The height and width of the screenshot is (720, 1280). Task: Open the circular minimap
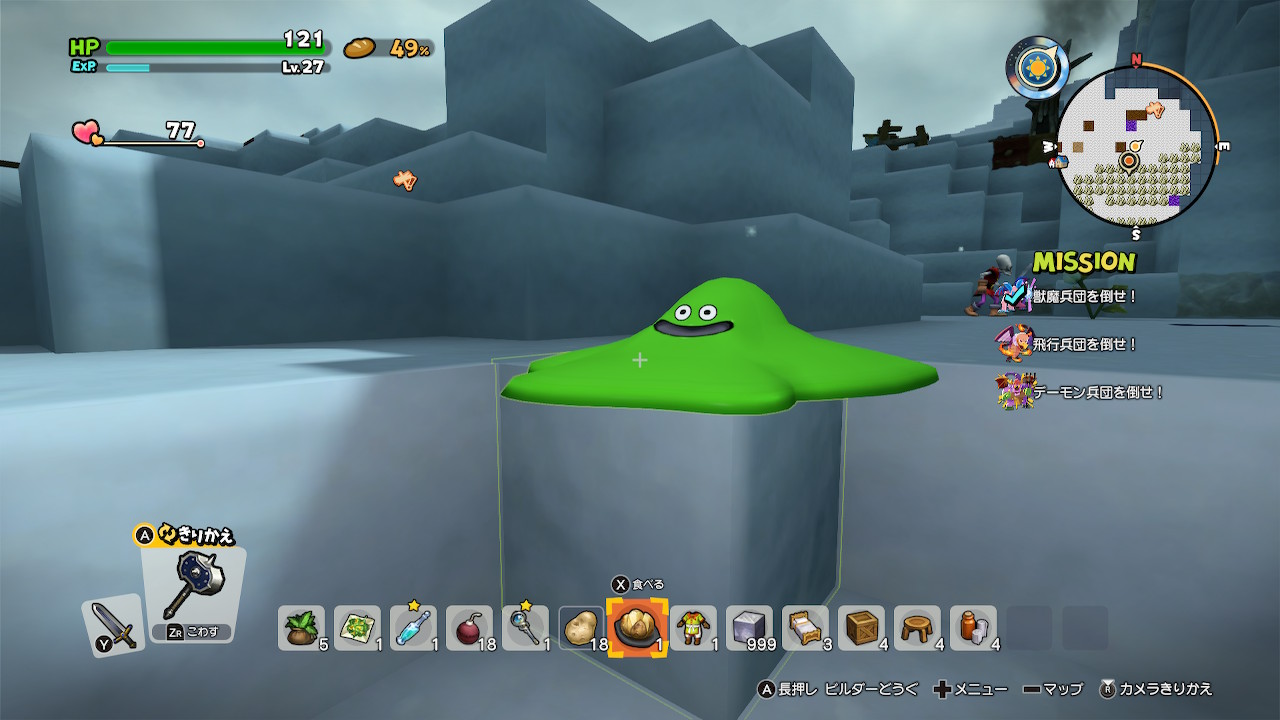point(1136,148)
